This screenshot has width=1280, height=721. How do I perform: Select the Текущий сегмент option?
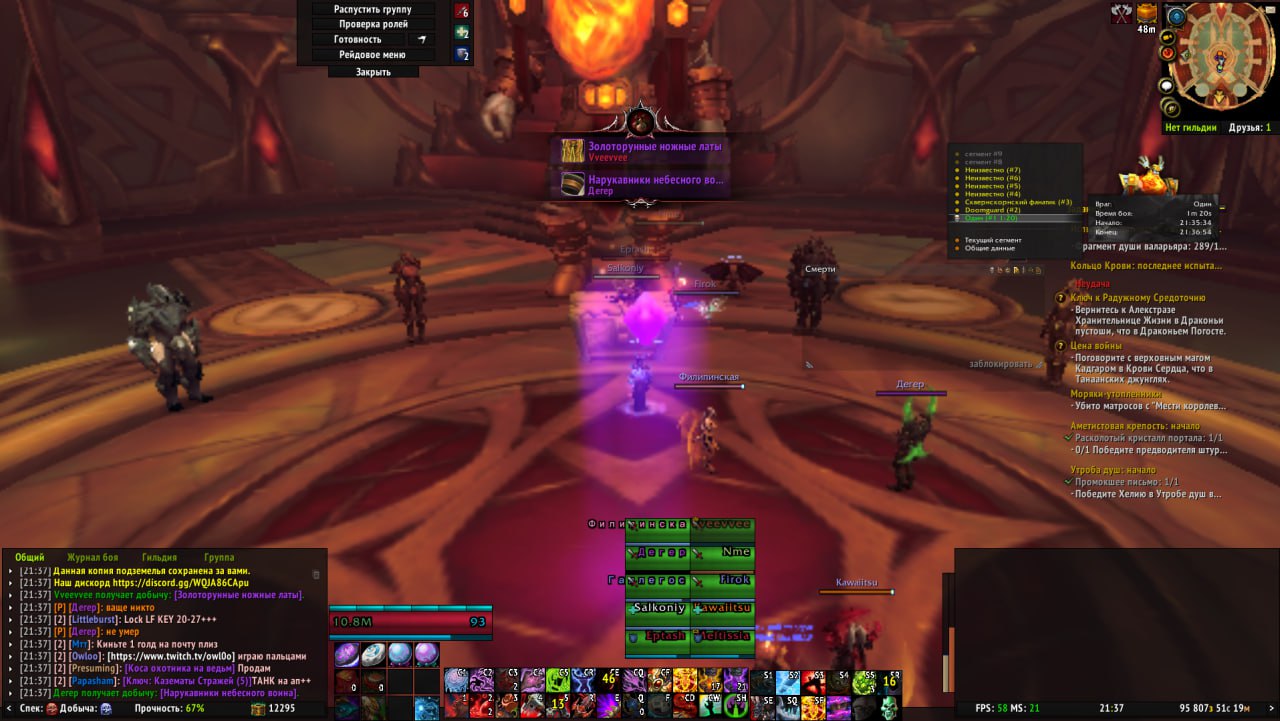994,240
